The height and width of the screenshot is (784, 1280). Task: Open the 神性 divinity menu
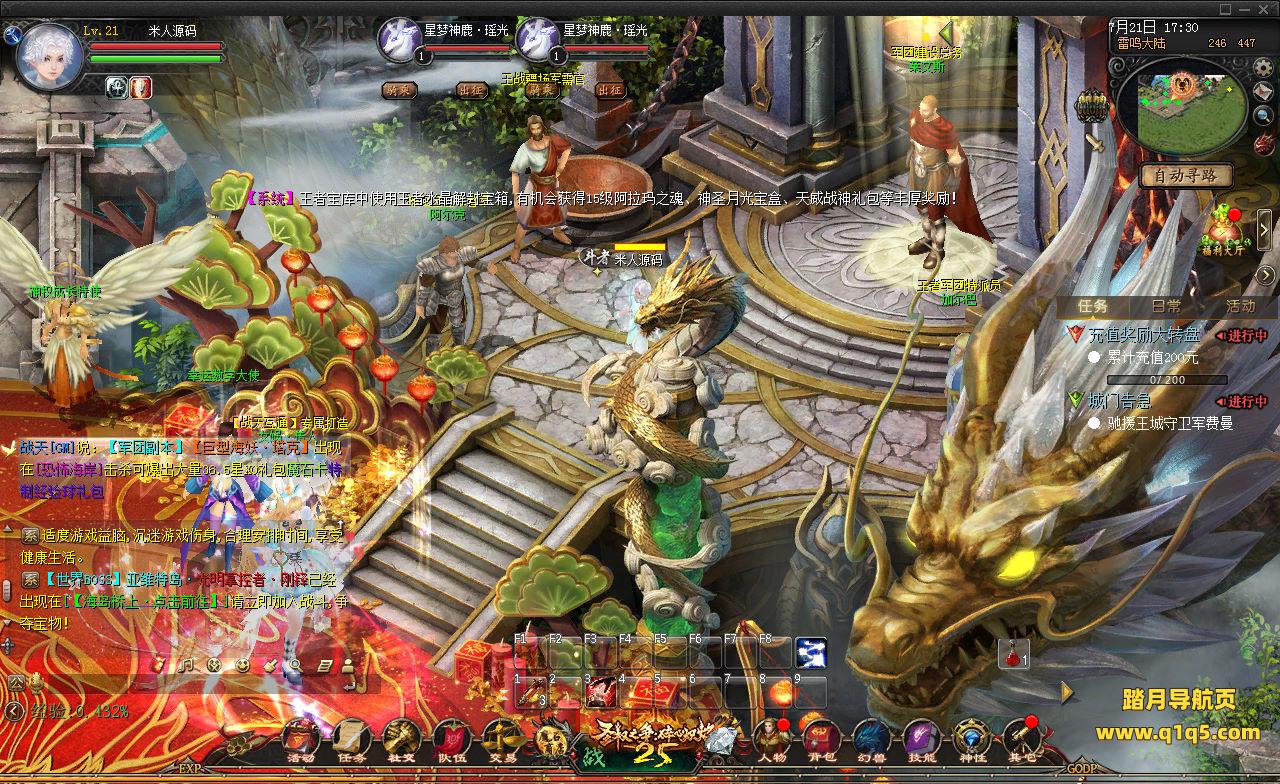coord(971,739)
